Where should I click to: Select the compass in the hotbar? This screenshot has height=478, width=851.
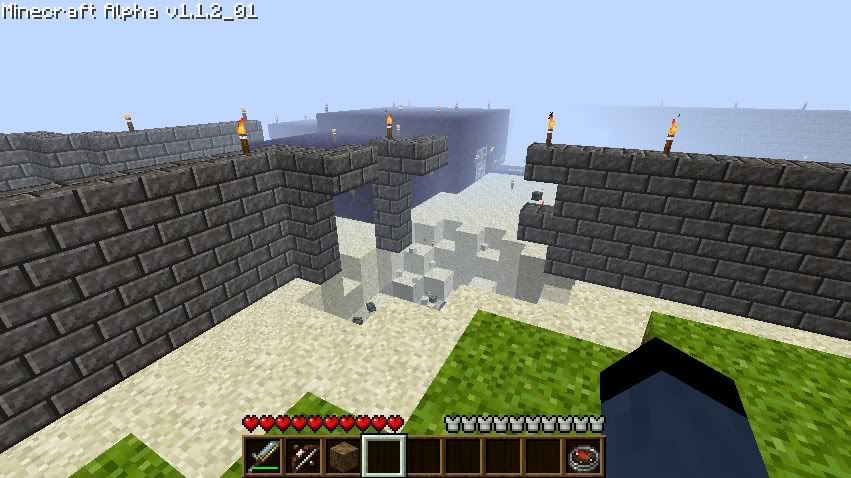tap(583, 456)
